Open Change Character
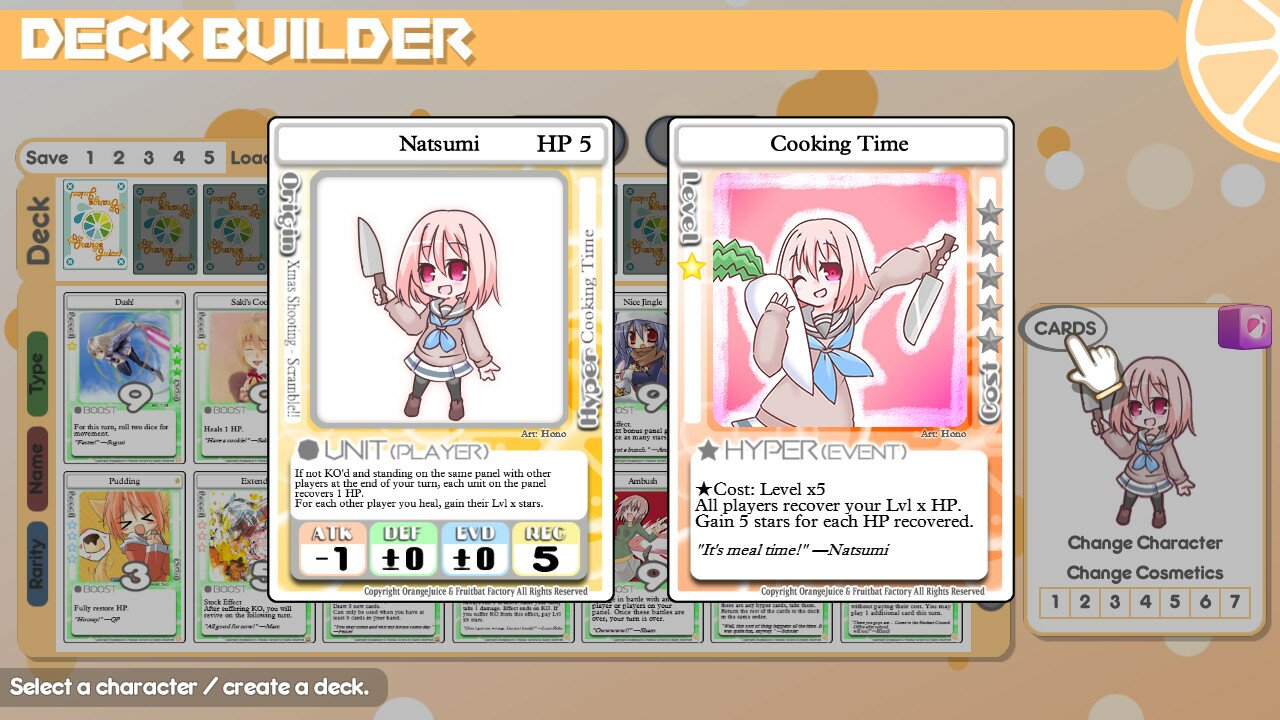The width and height of the screenshot is (1280, 720). coord(1146,543)
